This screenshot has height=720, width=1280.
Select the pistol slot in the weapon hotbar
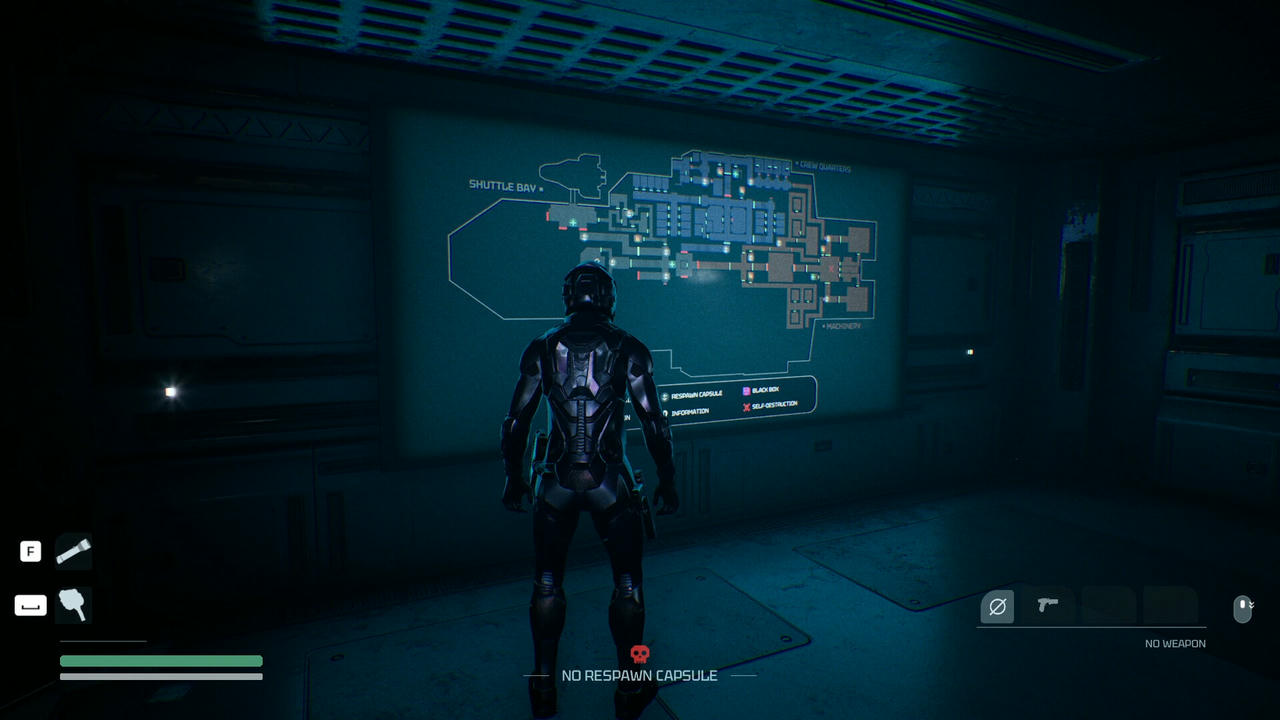[1048, 606]
